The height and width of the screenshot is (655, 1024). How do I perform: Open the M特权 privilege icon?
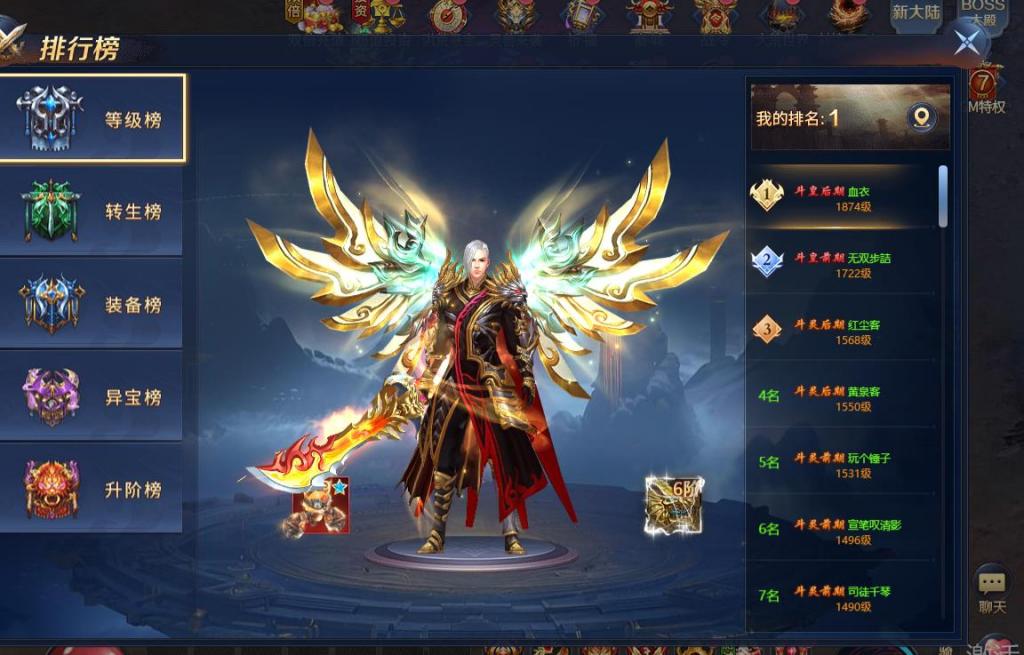click(986, 90)
